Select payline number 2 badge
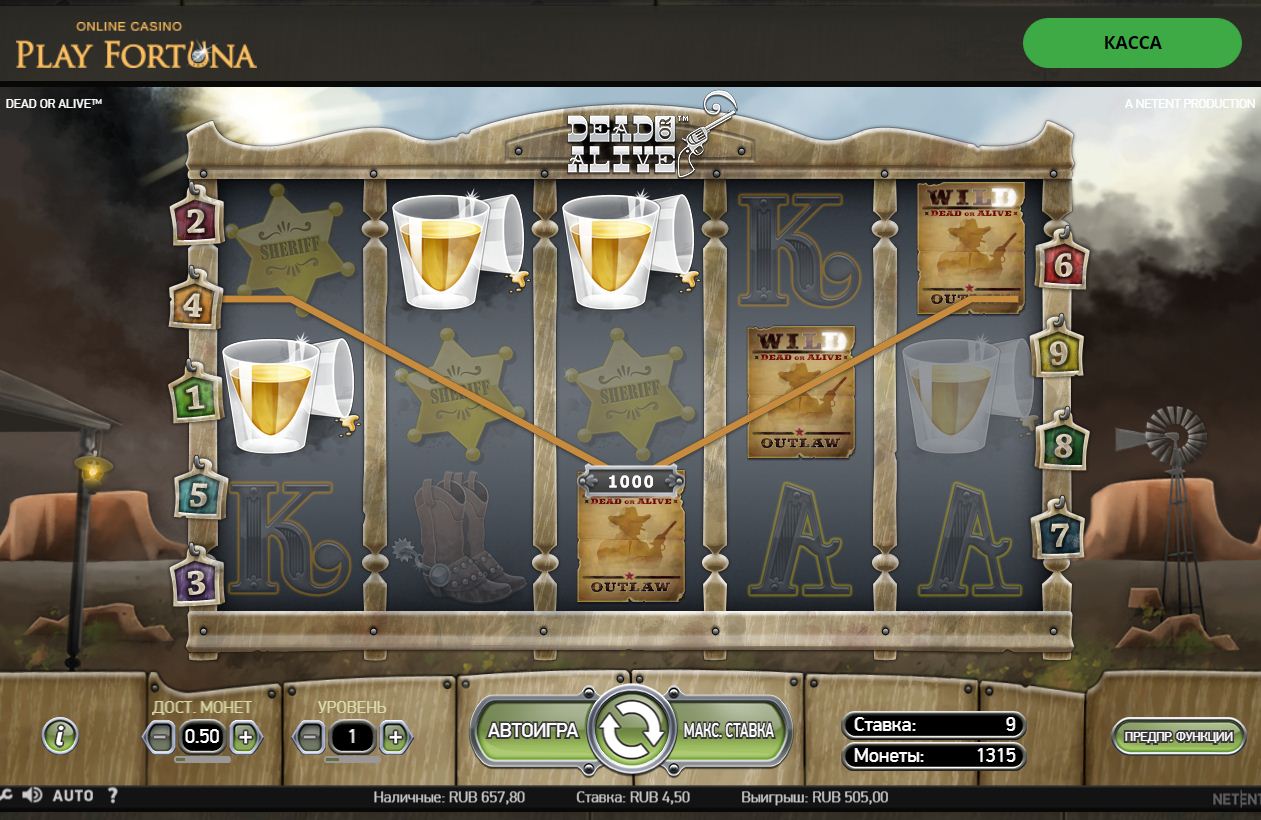The image size is (1261, 820). coord(195,221)
